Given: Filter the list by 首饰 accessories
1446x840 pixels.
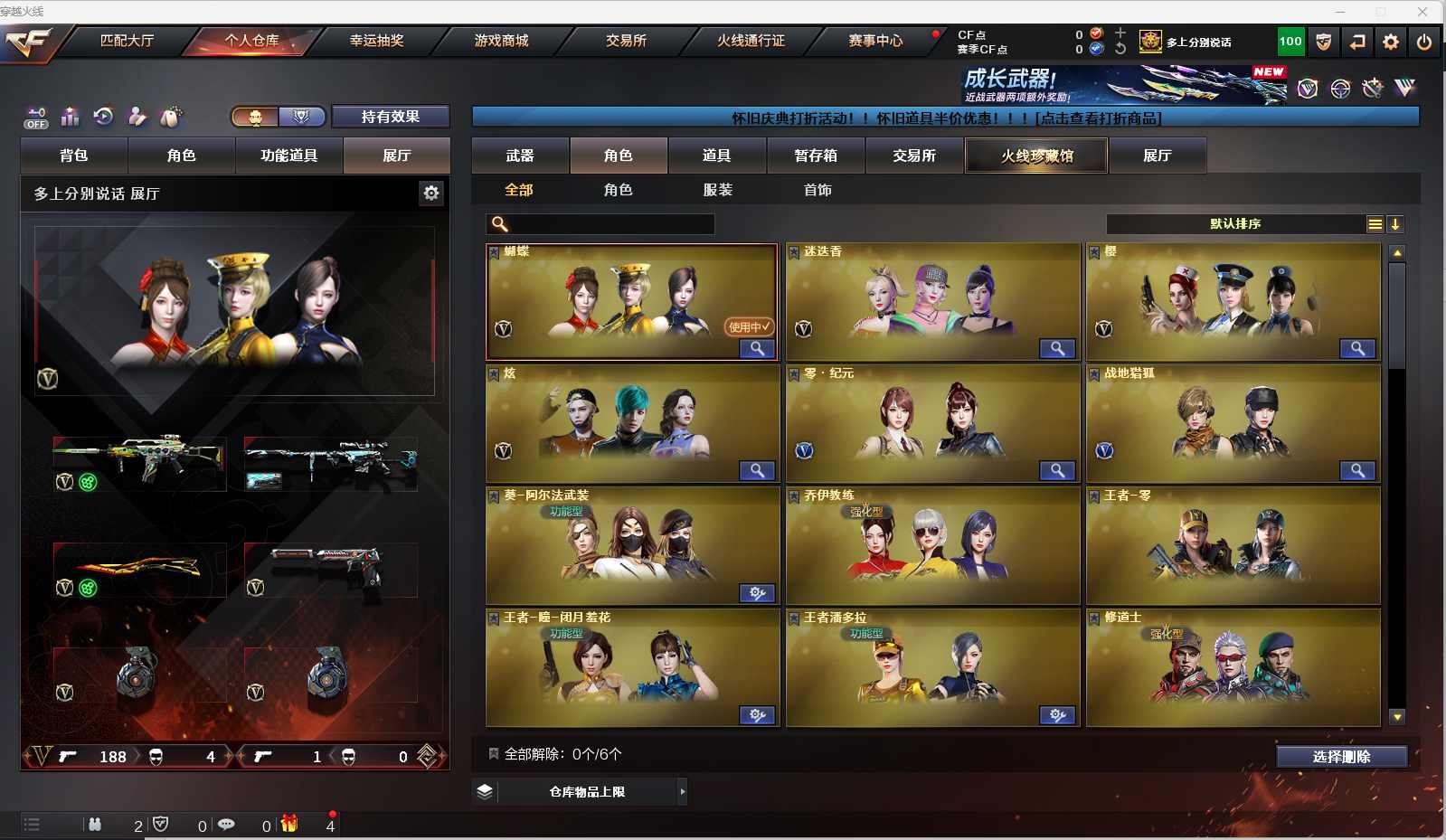Looking at the screenshot, I should coord(818,190).
